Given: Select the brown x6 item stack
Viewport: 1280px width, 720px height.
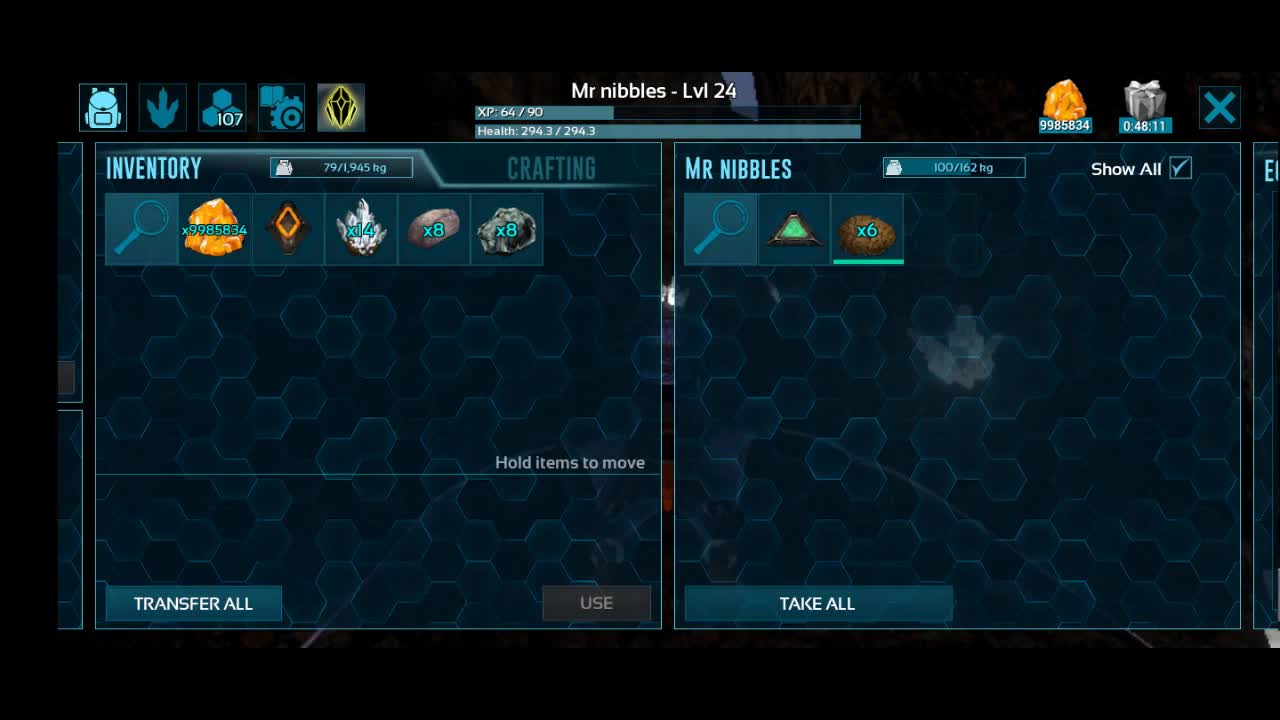Looking at the screenshot, I should [867, 229].
